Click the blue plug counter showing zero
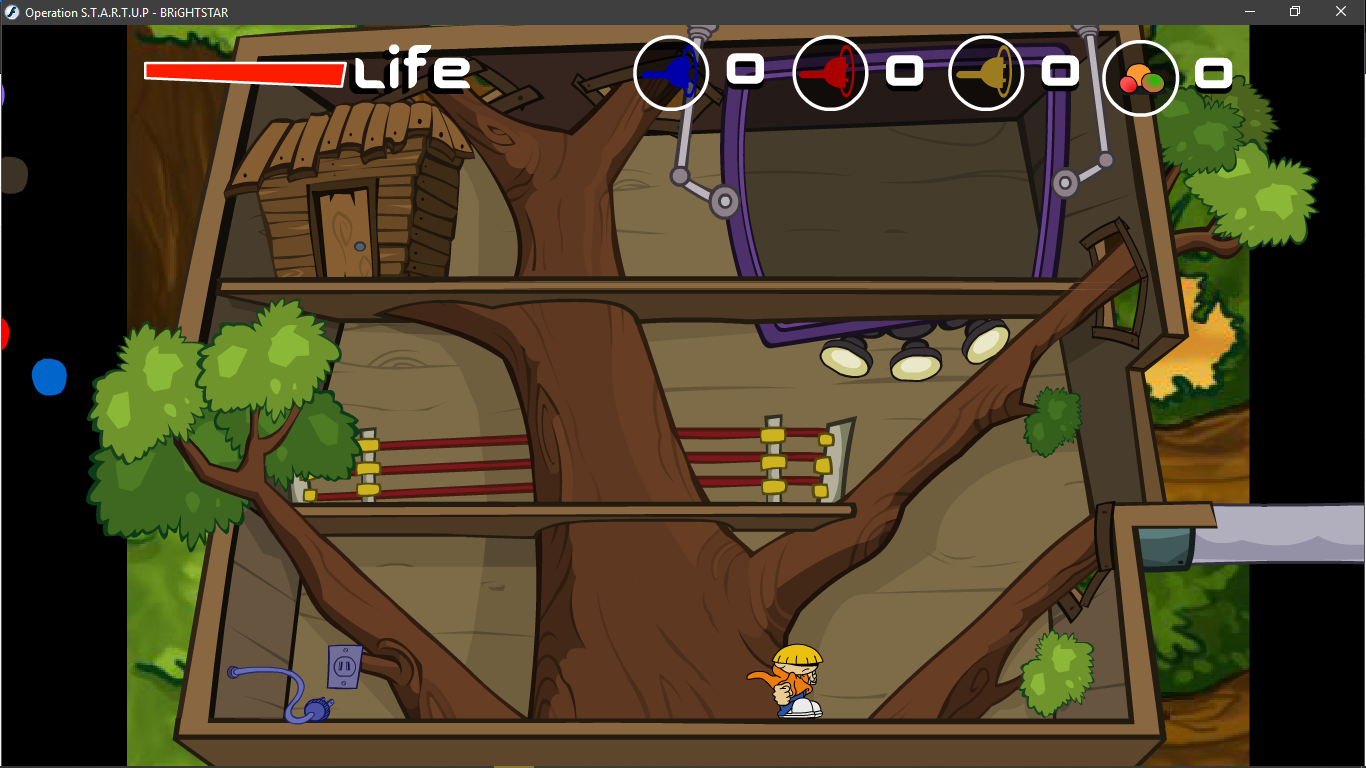This screenshot has height=768, width=1366. click(744, 71)
